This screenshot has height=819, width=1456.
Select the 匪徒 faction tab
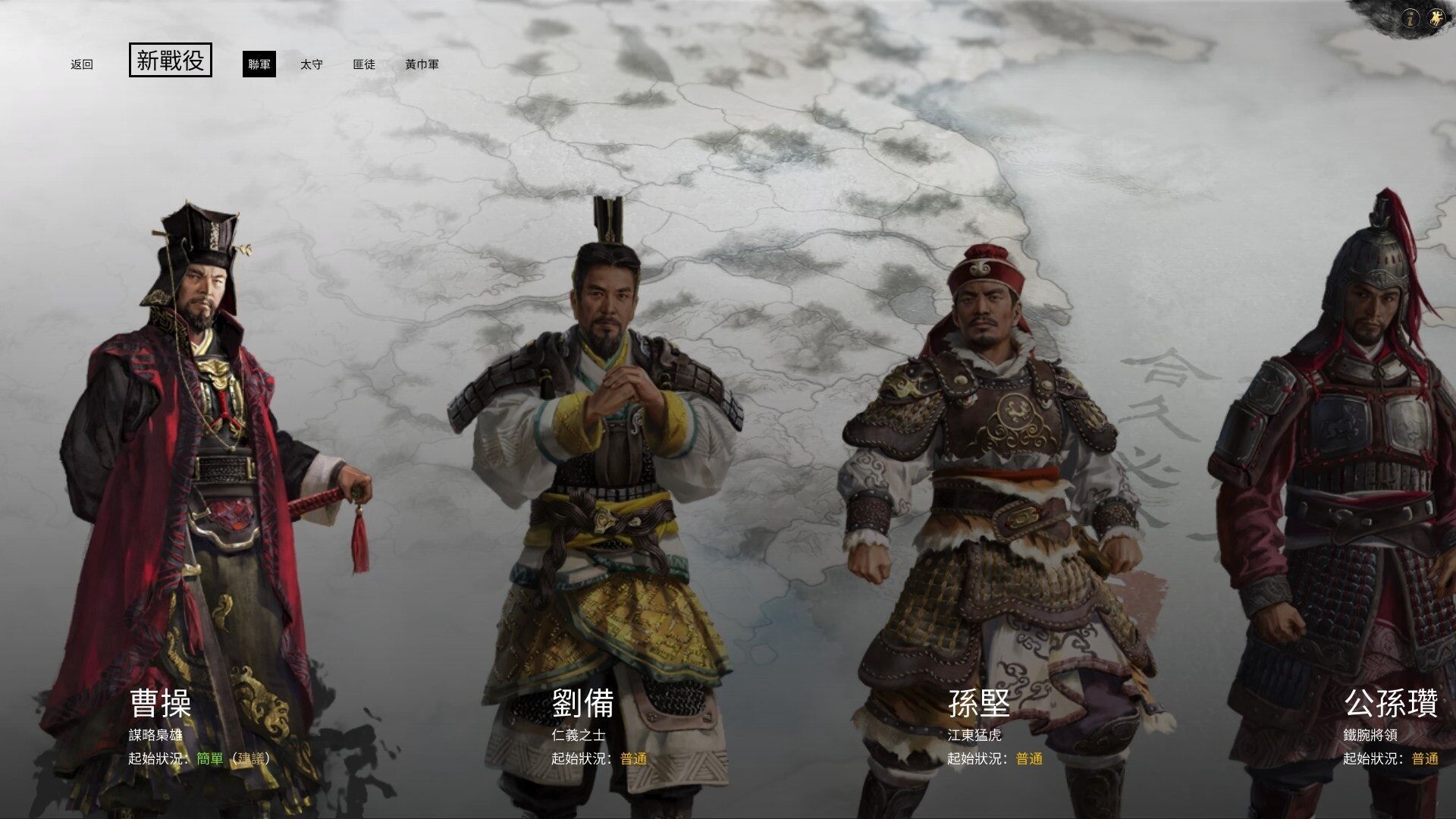[364, 64]
